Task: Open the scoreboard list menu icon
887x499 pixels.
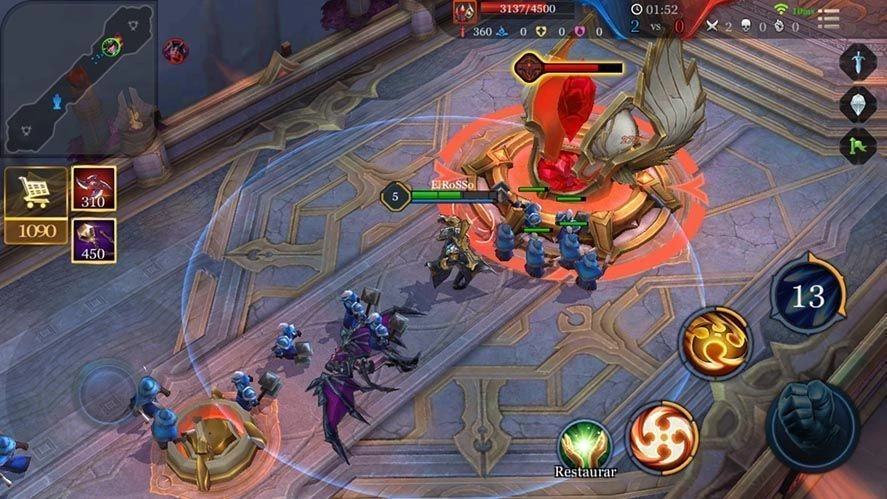Action: coord(828,20)
